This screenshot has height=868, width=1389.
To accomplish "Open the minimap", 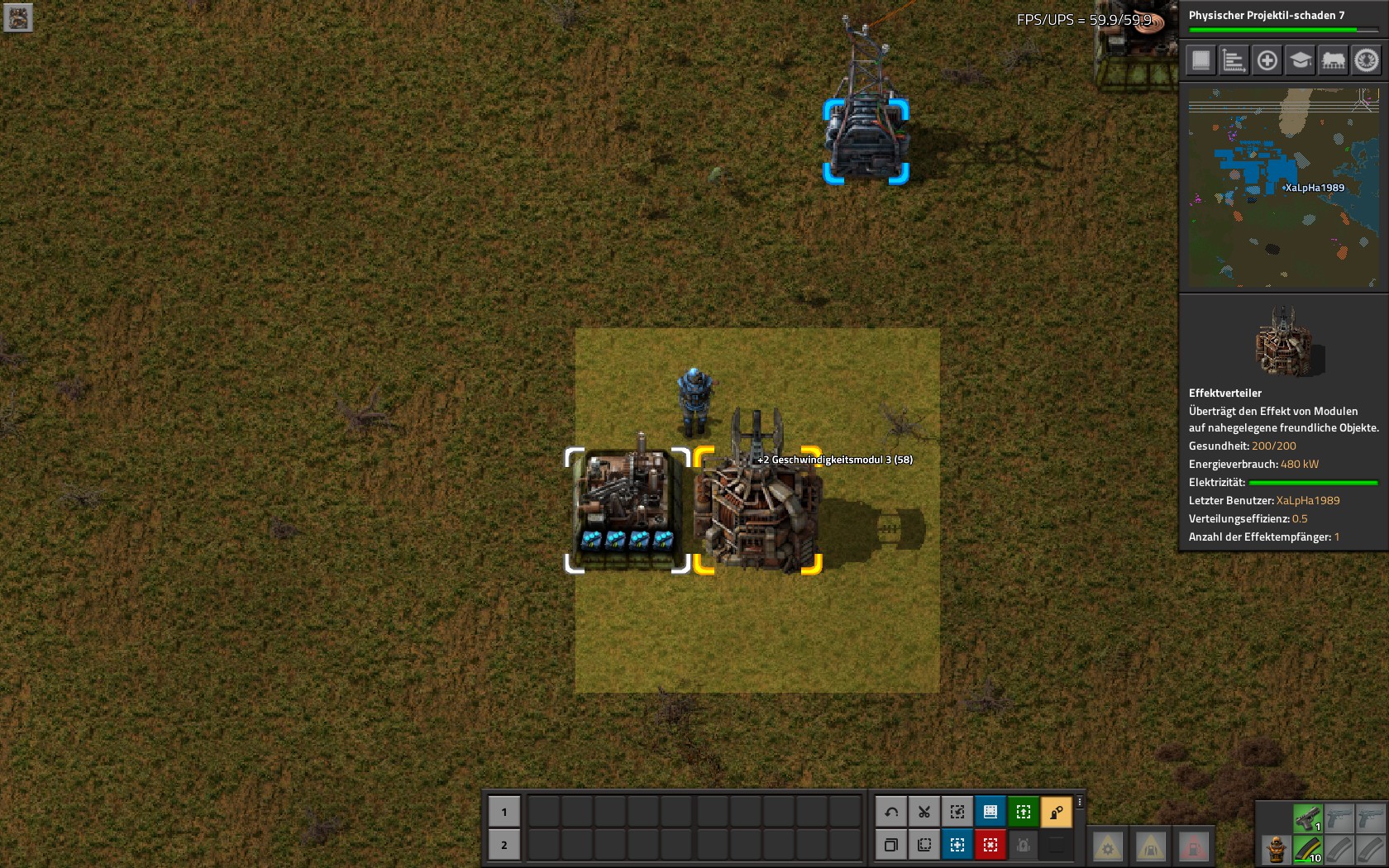I will click(x=1283, y=188).
